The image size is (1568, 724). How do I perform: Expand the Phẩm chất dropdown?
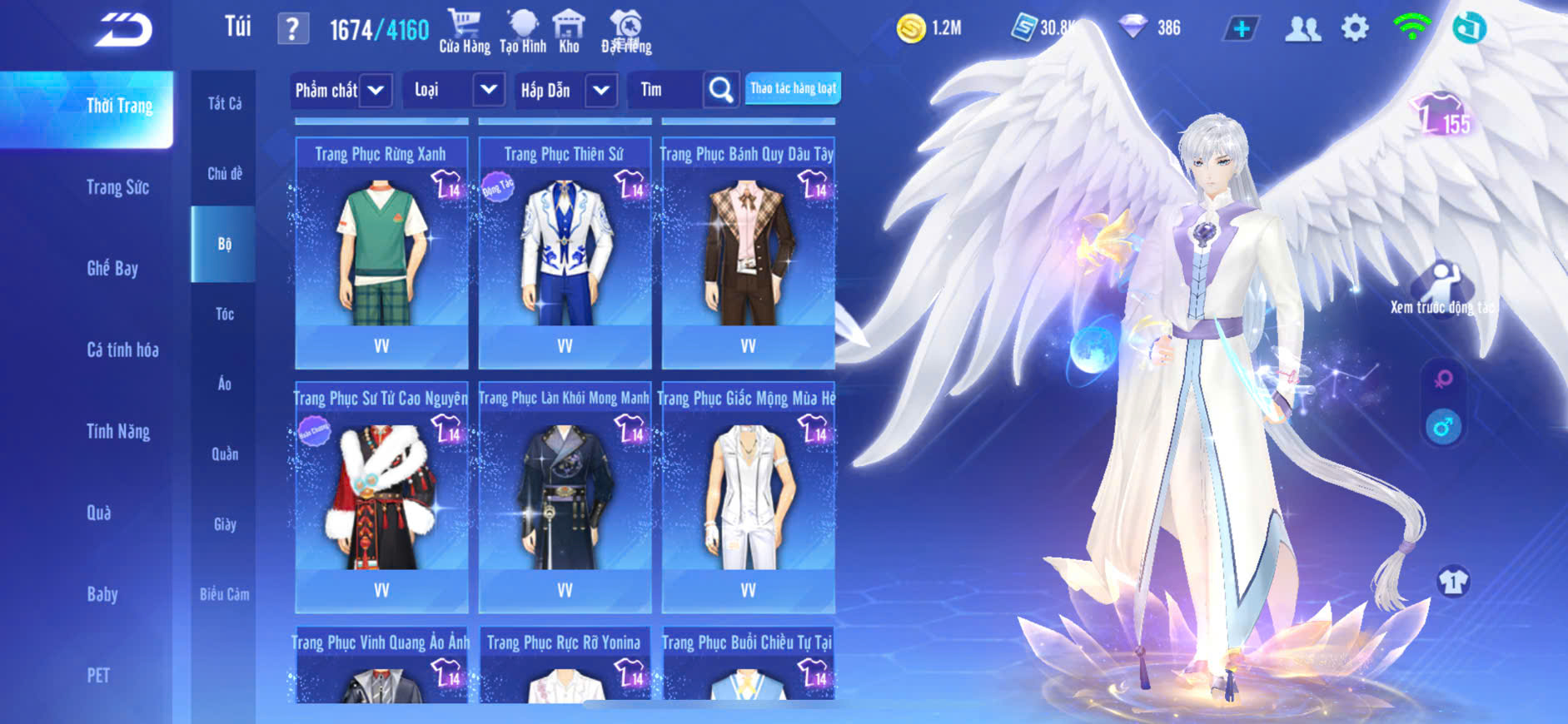point(341,90)
